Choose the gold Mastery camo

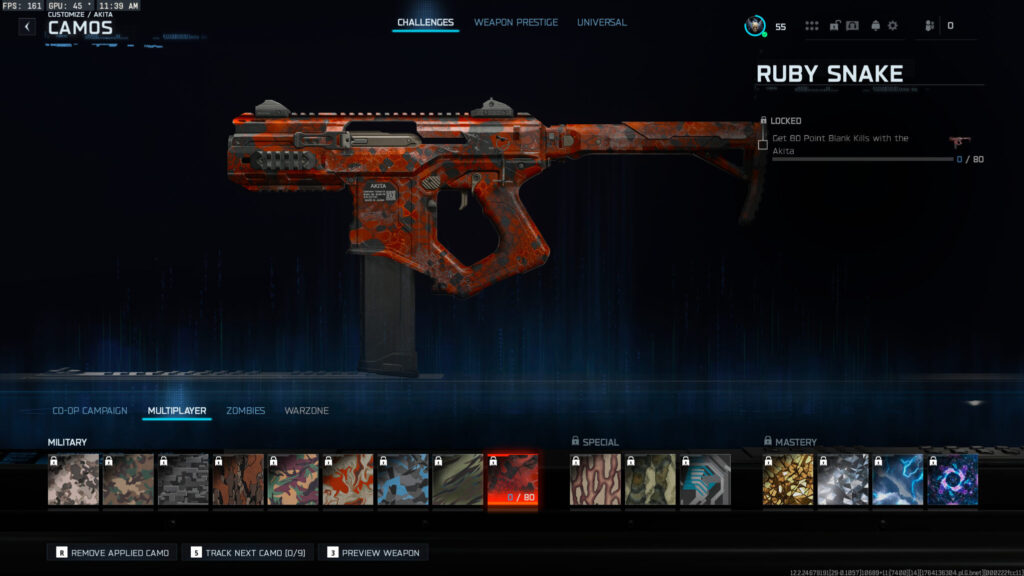pos(788,480)
